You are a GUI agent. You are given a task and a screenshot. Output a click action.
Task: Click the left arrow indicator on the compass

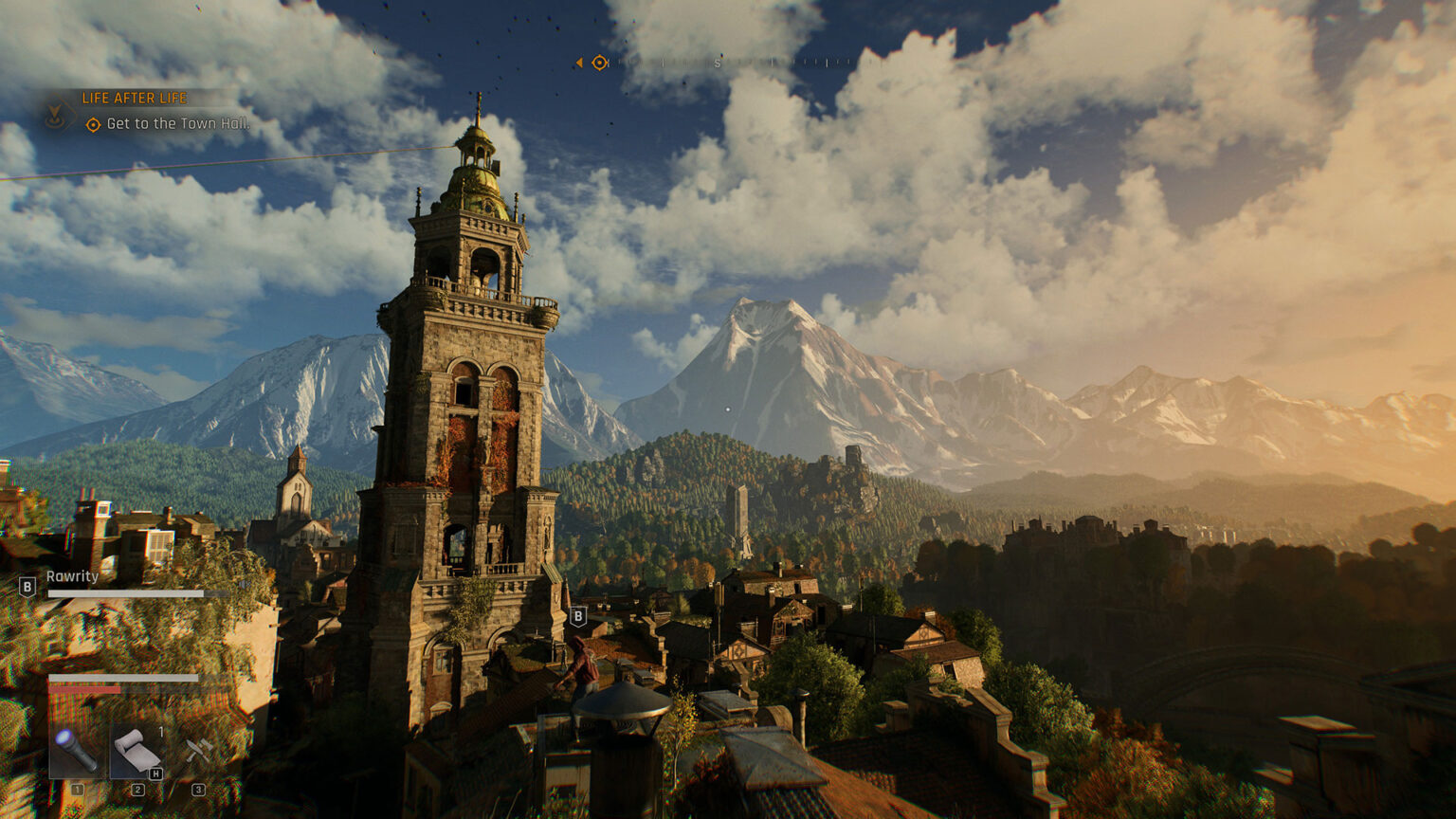coord(579,62)
